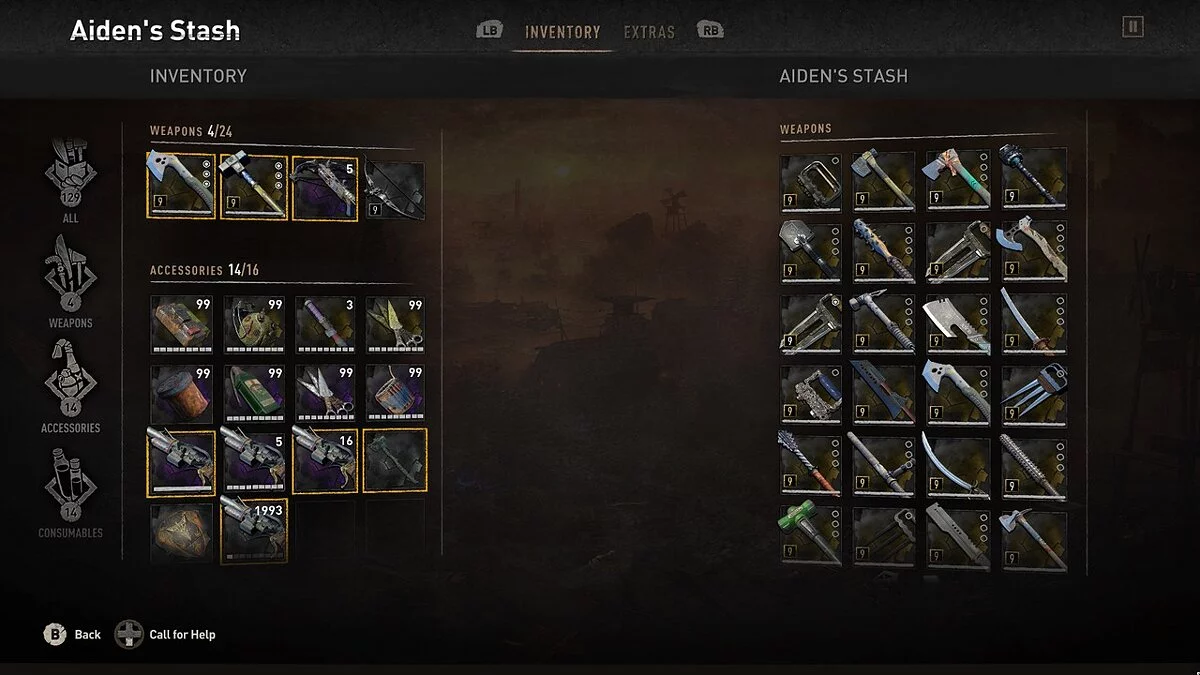The height and width of the screenshot is (675, 1200).
Task: Open the Inventory tab
Action: point(562,32)
